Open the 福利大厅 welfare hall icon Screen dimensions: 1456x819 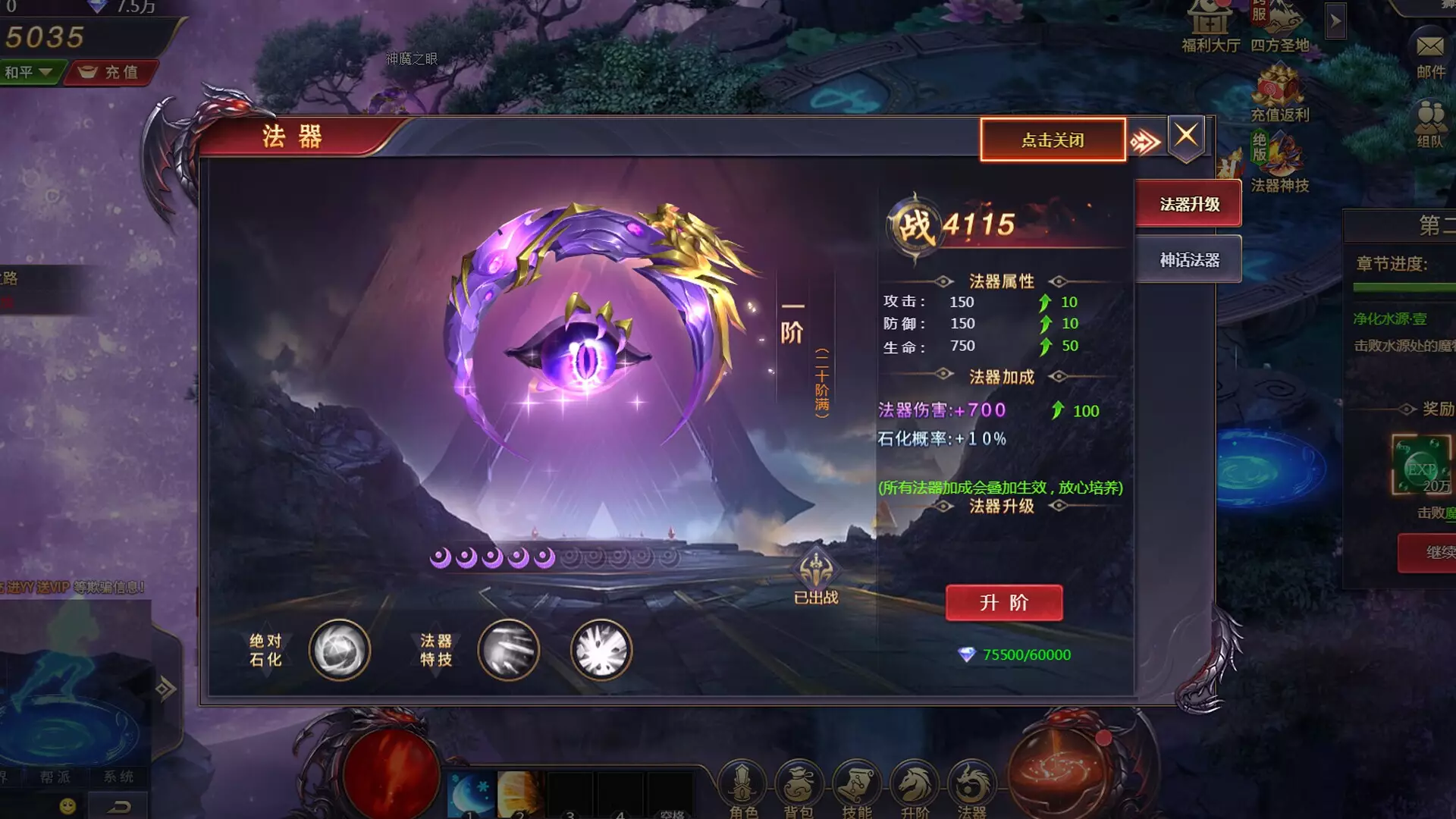(x=1211, y=23)
